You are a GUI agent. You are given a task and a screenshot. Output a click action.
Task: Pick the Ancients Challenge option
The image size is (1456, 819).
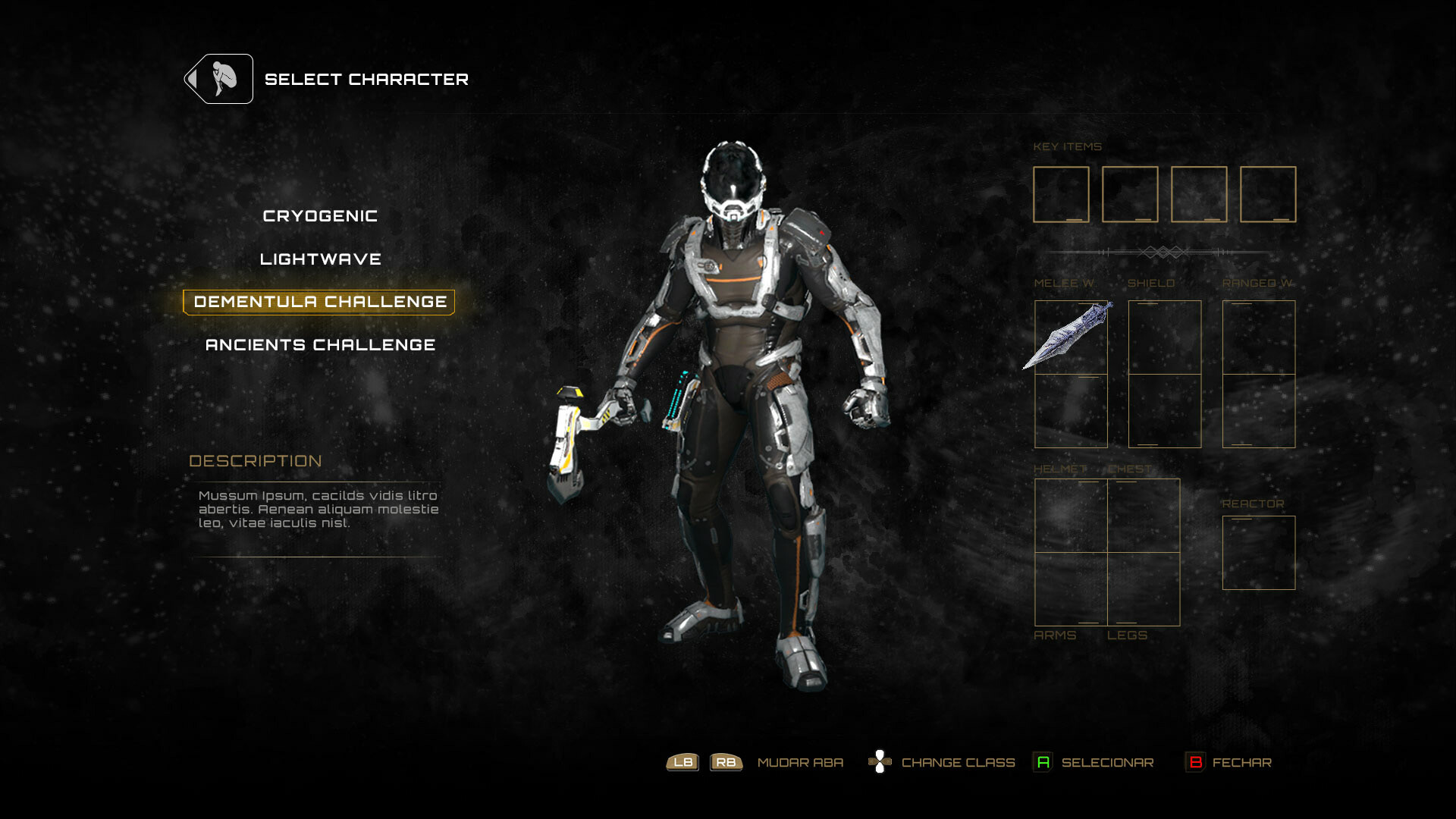pos(320,345)
